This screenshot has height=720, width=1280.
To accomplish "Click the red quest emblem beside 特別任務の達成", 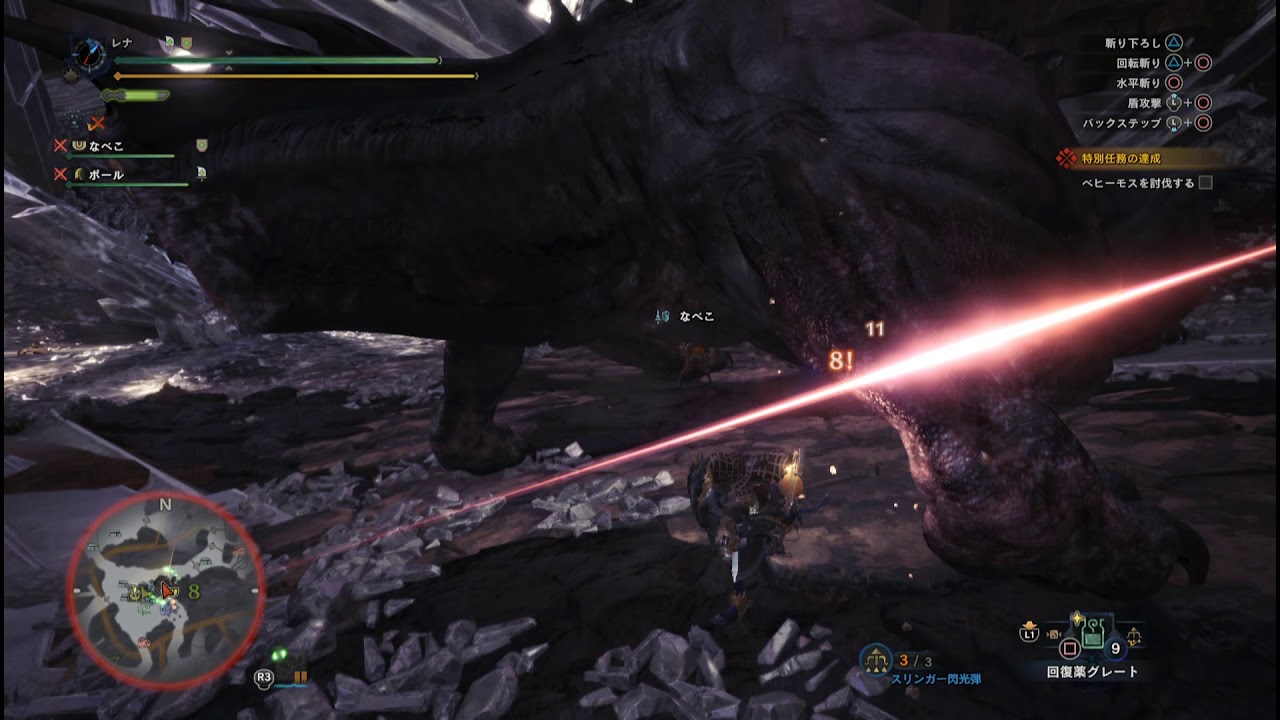I will [1066, 156].
